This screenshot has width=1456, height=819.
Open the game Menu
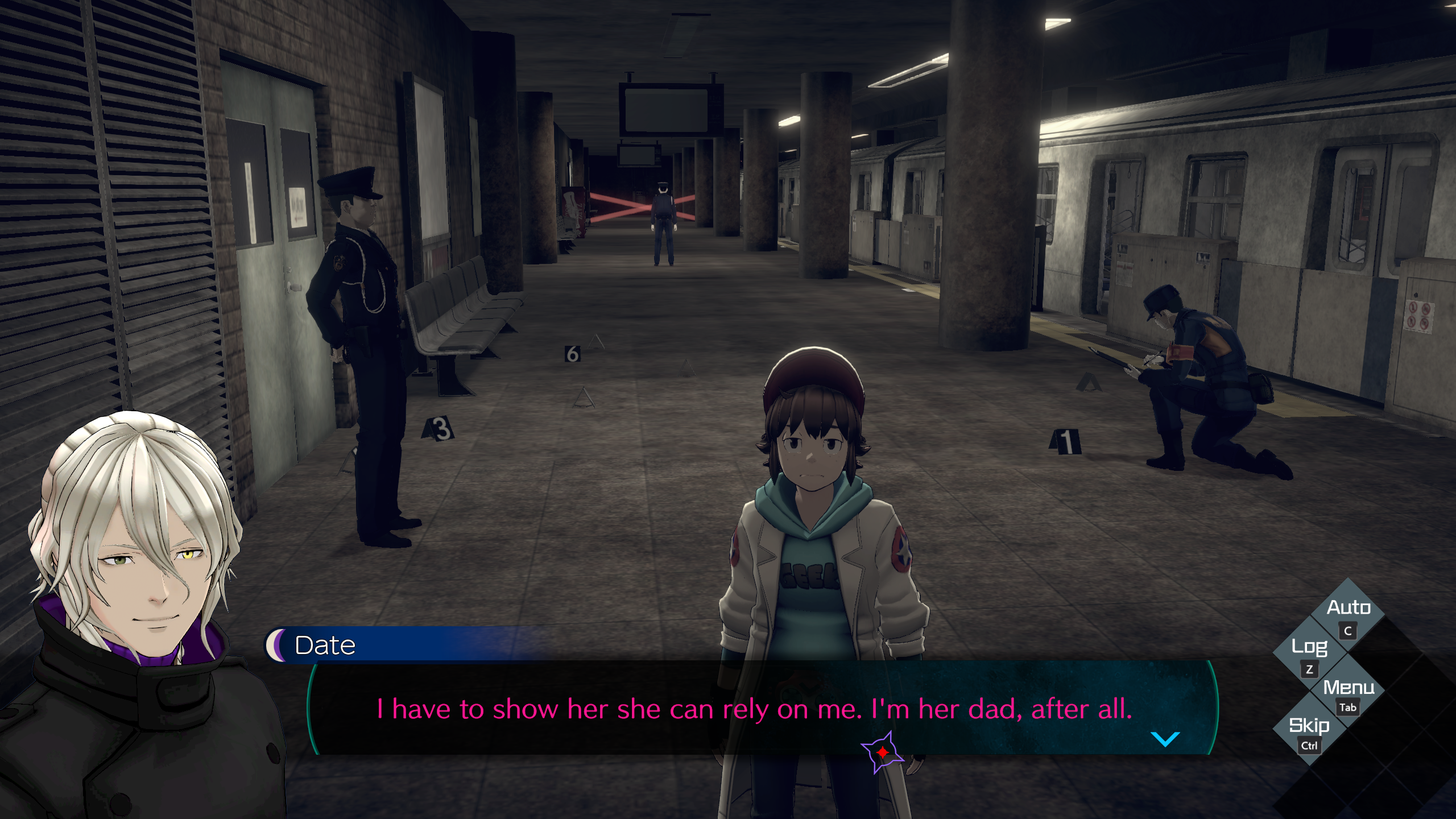(1348, 692)
